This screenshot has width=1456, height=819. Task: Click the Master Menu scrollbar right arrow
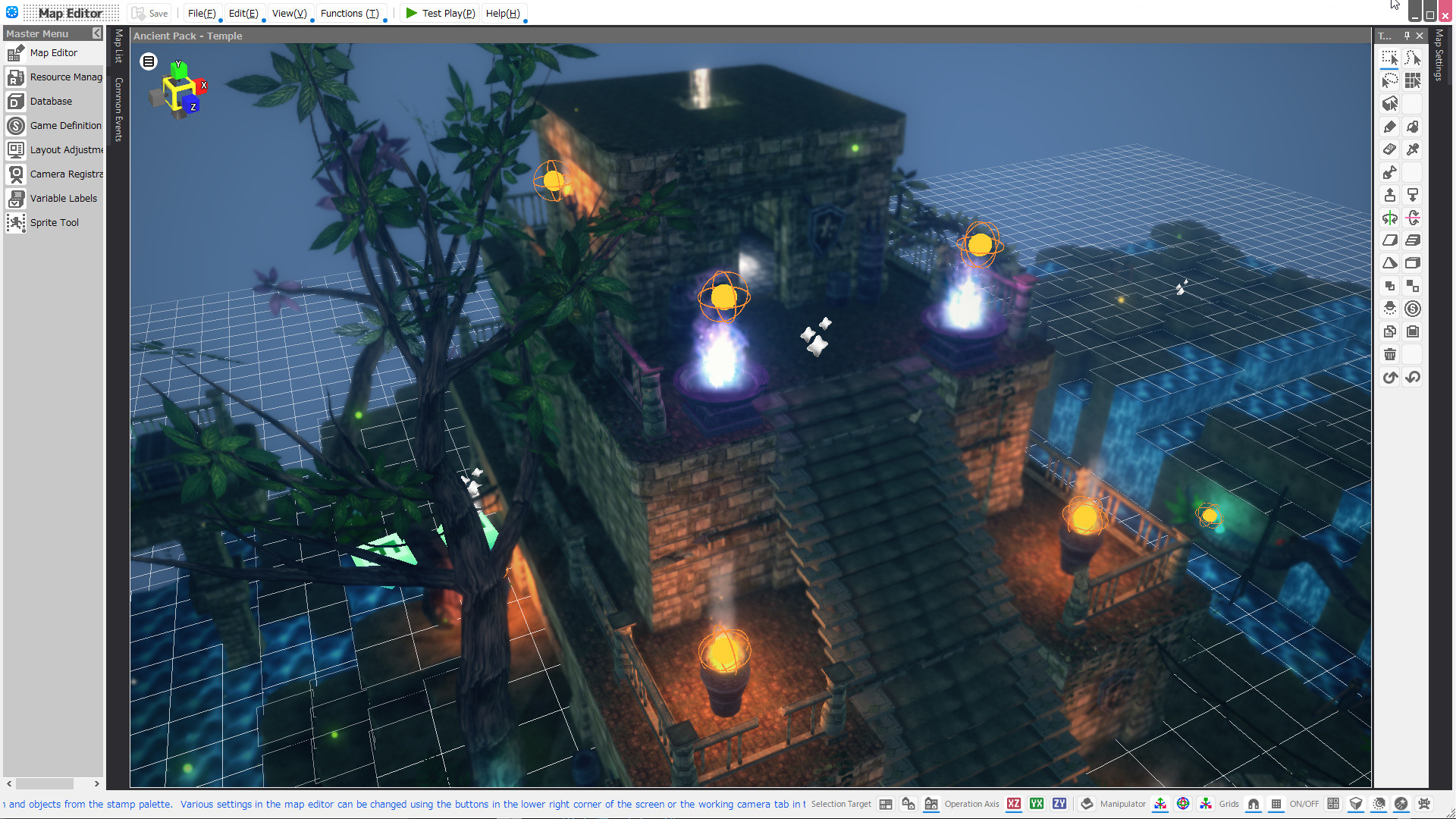point(96,784)
